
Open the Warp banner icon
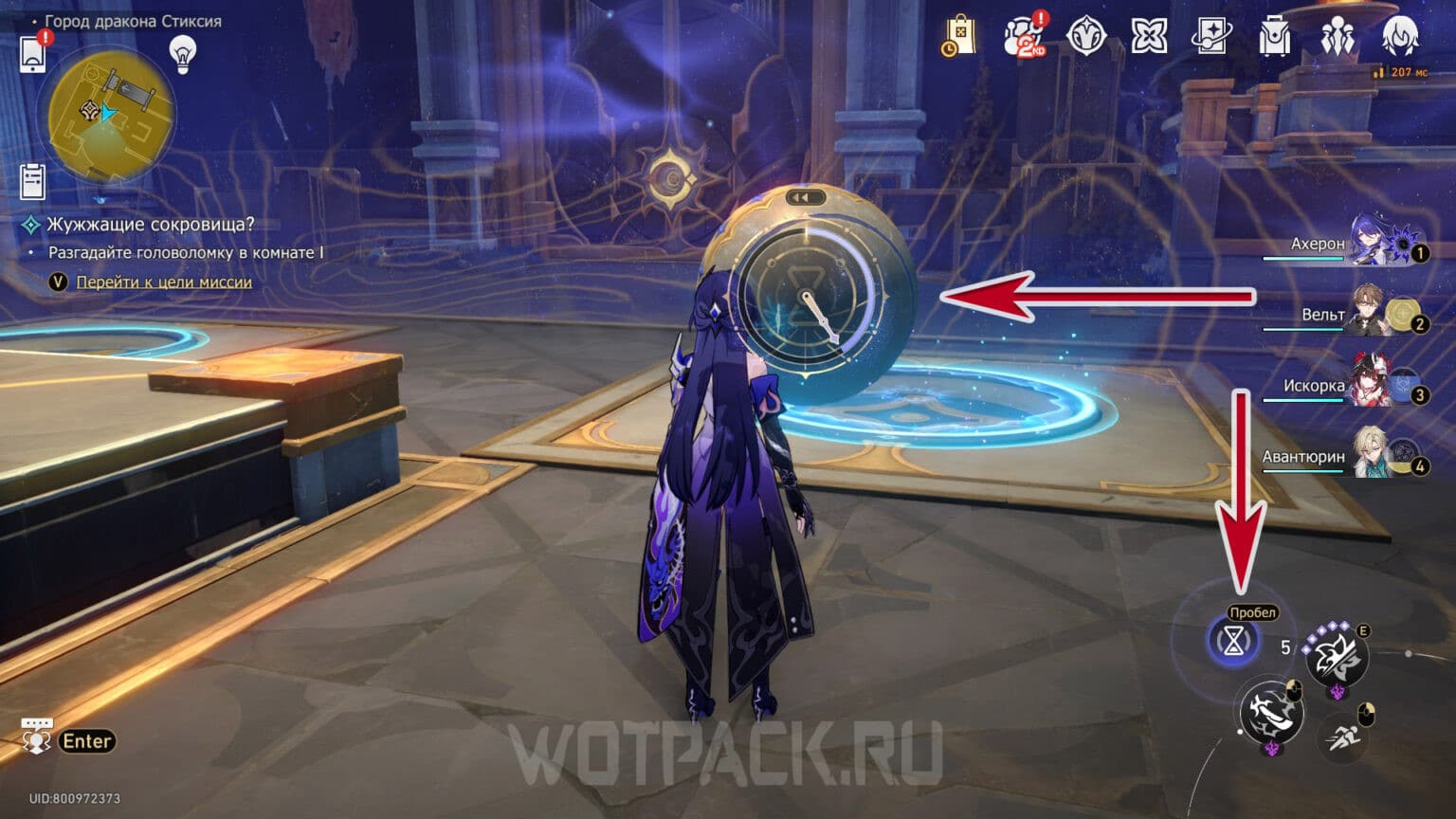1147,36
